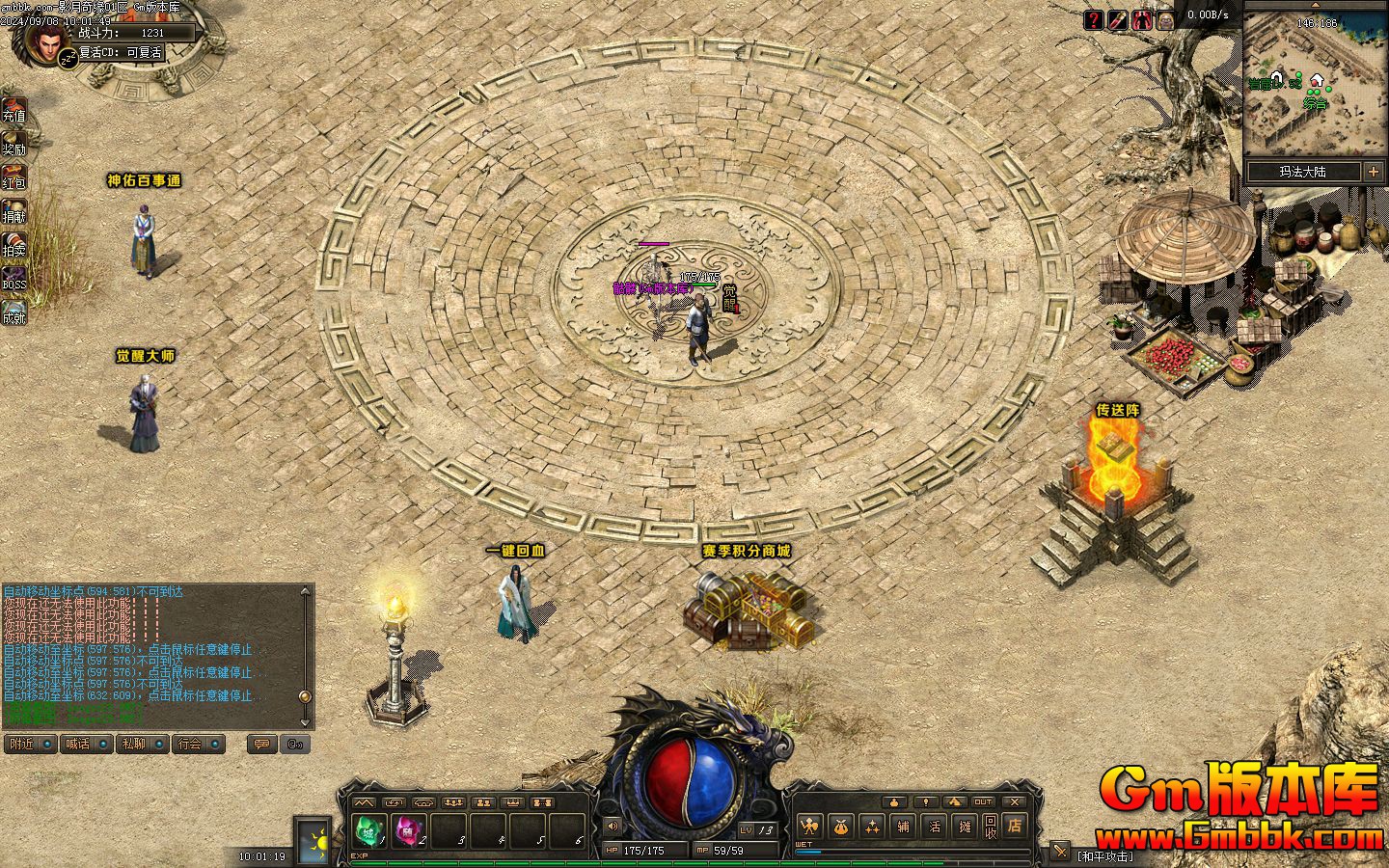Toggle the sound speaker button
The height and width of the screenshot is (868, 1389).
[612, 826]
